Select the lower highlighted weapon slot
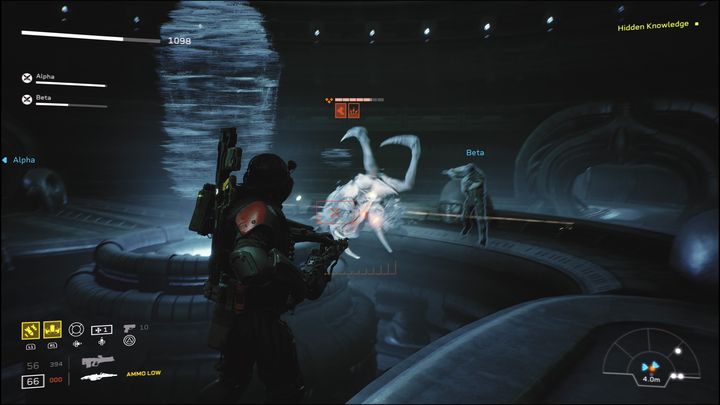 [97, 375]
